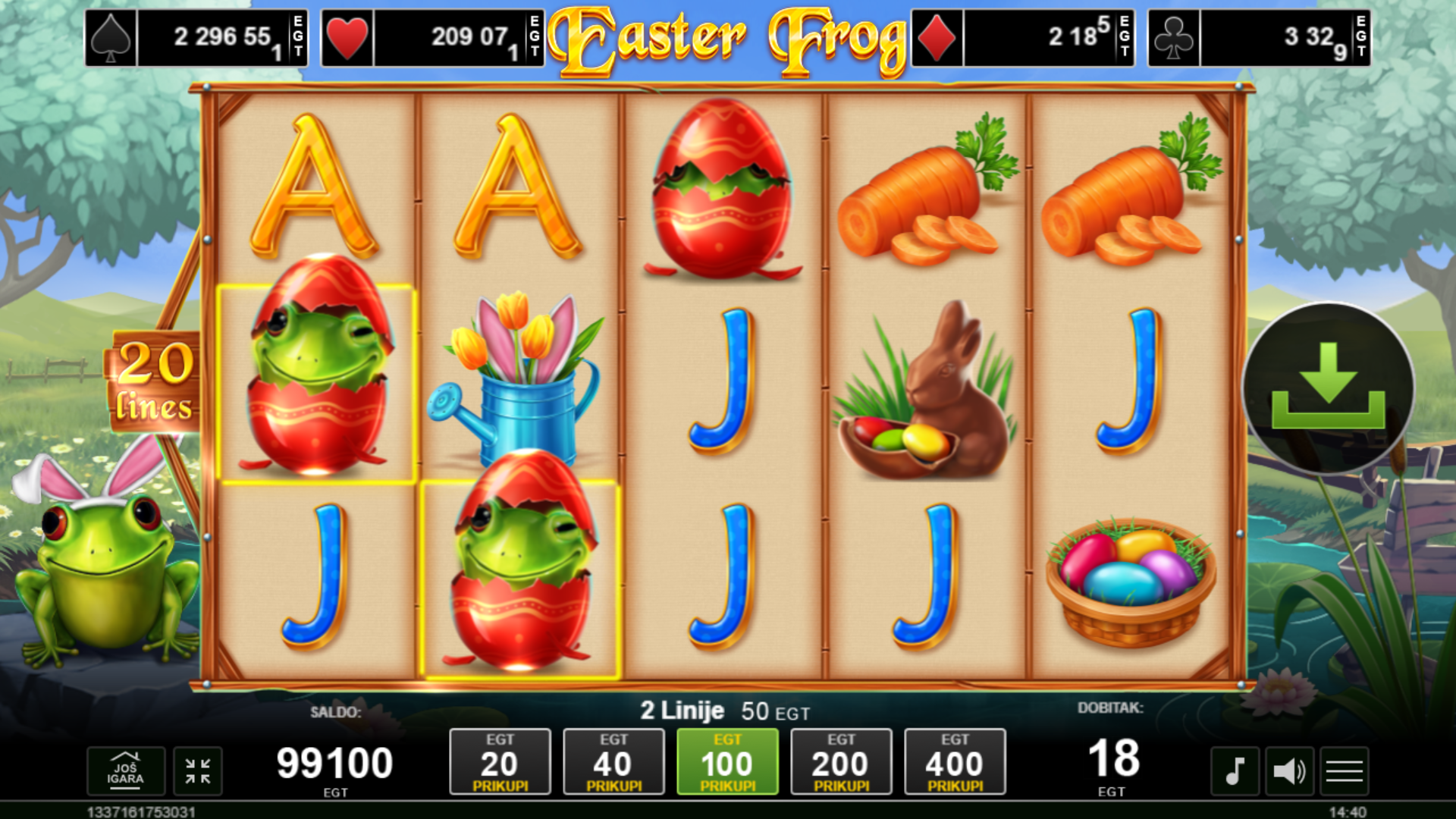Open the clubs jackpot panel
Image resolution: width=1456 pixels, height=819 pixels.
(x=1259, y=38)
